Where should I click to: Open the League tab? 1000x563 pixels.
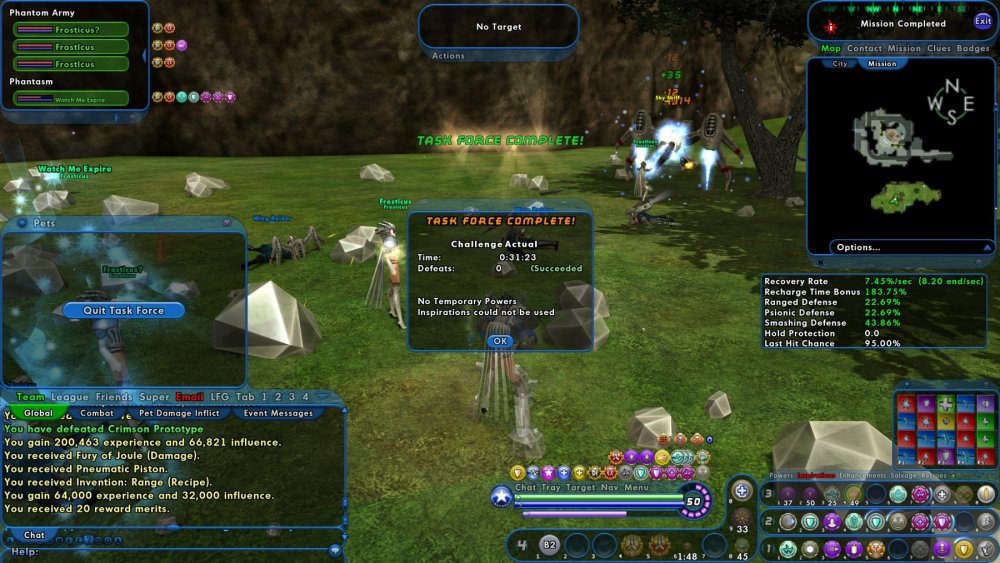[70, 397]
